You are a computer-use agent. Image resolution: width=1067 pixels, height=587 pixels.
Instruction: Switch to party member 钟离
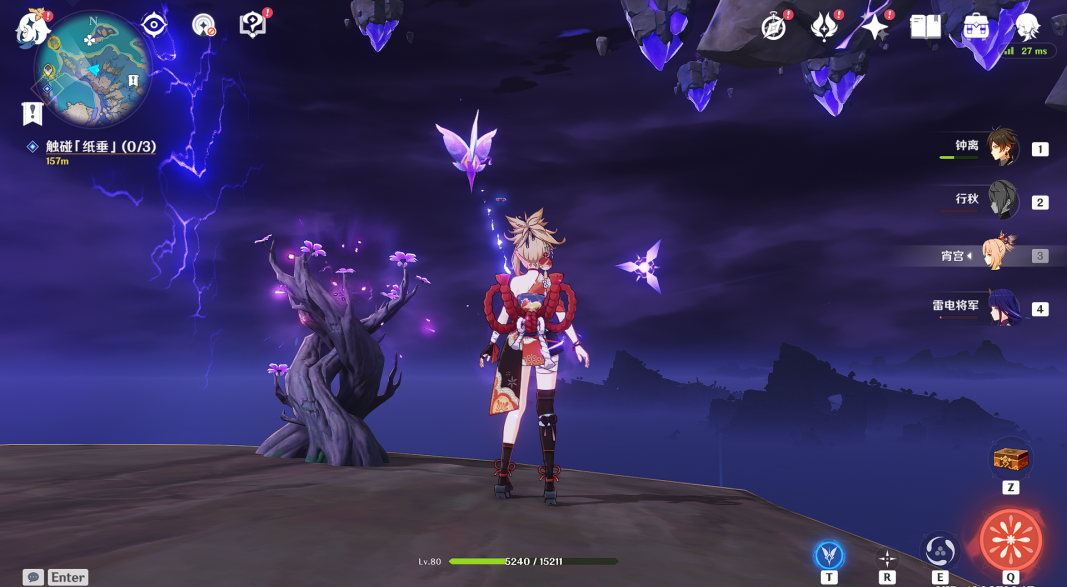pos(1001,148)
